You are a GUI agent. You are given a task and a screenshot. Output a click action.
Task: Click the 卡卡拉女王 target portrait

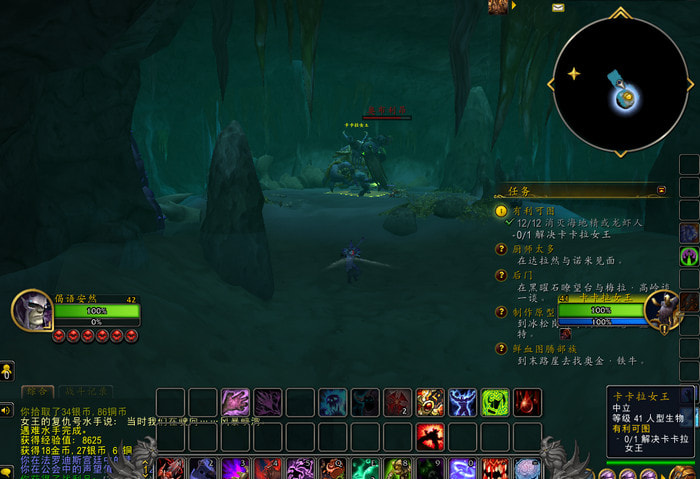point(662,310)
